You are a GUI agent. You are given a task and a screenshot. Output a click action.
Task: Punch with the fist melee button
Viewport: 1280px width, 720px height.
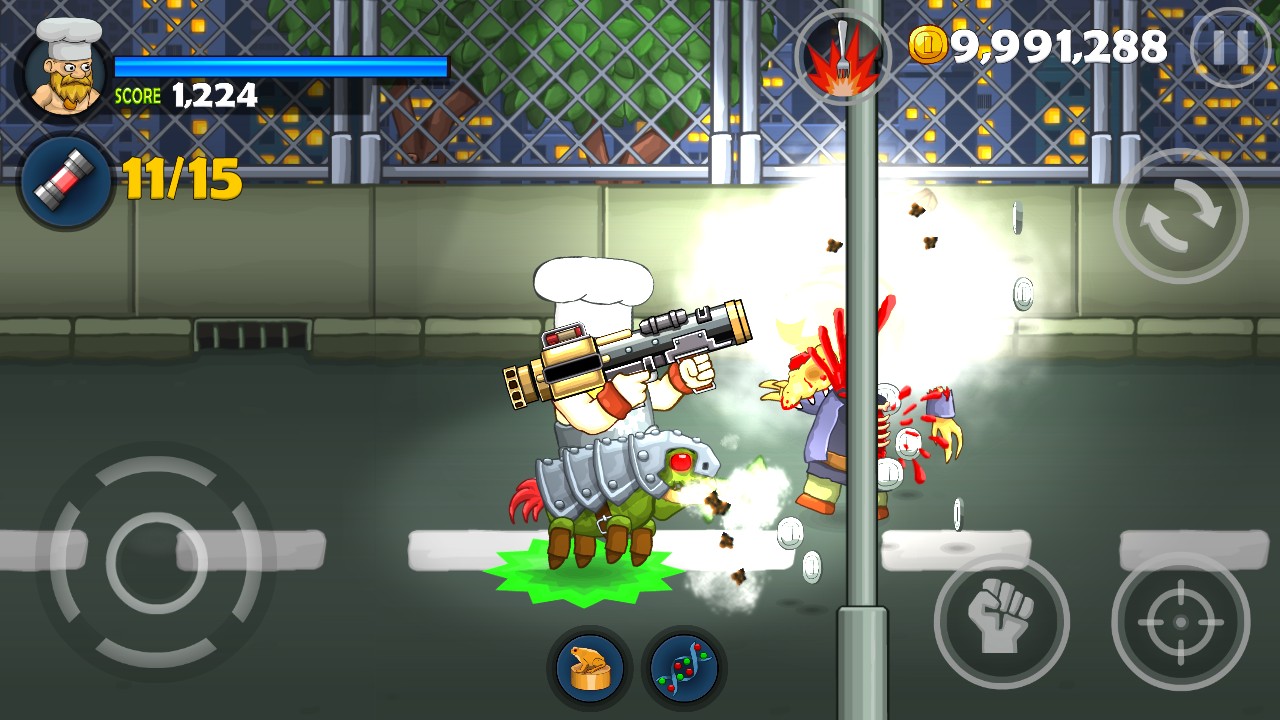tap(1001, 621)
